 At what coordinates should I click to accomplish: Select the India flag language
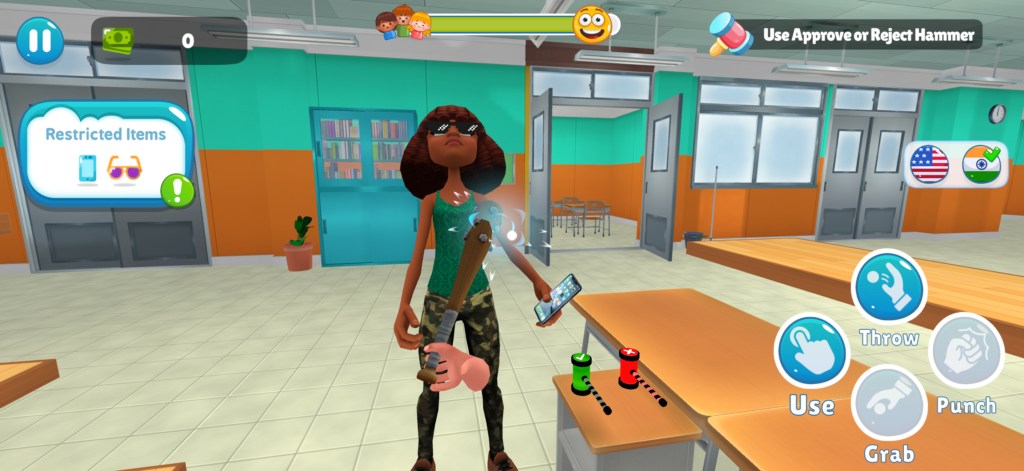[x=981, y=164]
